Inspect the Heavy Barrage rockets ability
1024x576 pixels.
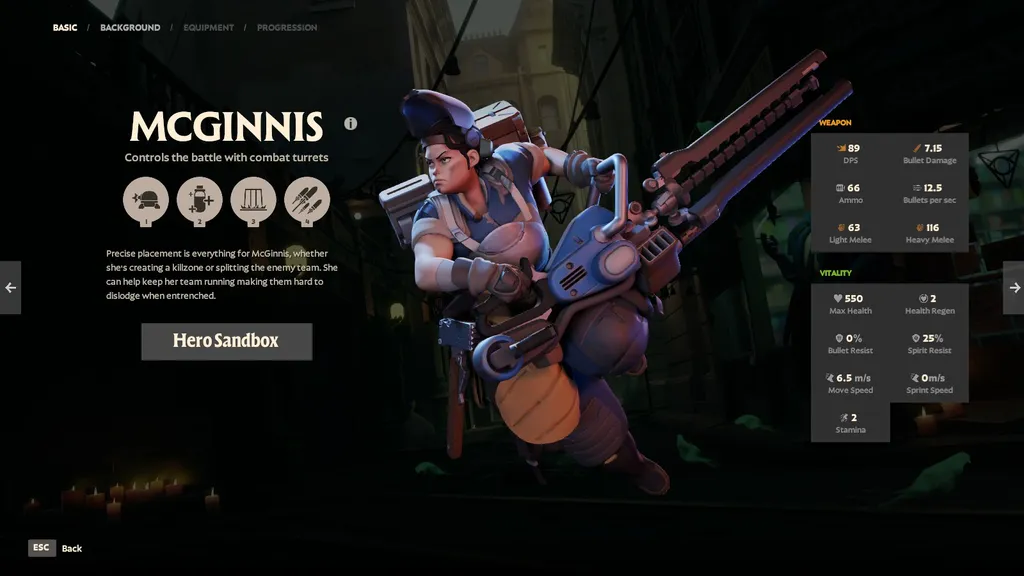306,199
